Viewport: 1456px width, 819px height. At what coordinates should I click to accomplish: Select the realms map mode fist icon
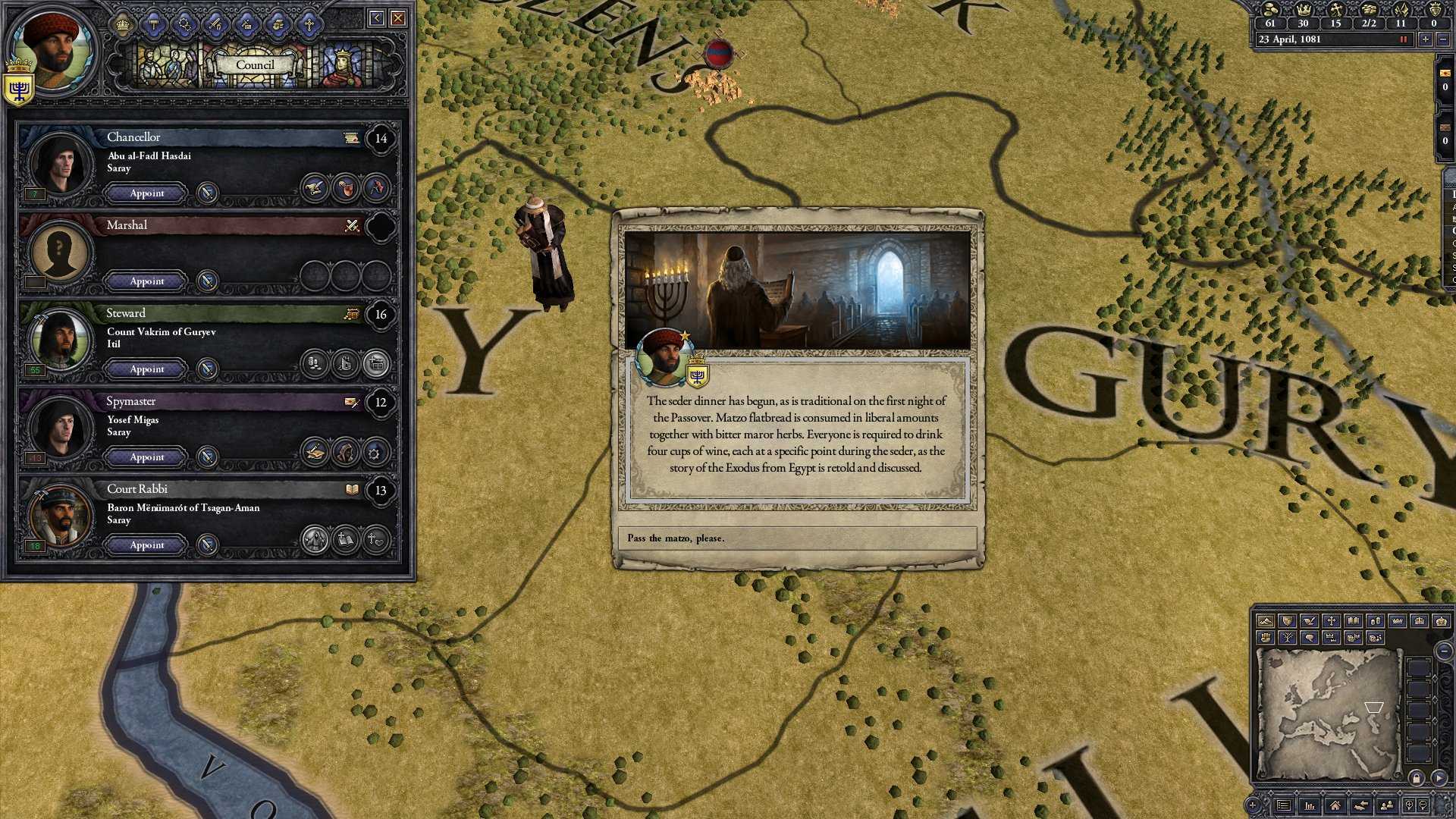point(1266,638)
